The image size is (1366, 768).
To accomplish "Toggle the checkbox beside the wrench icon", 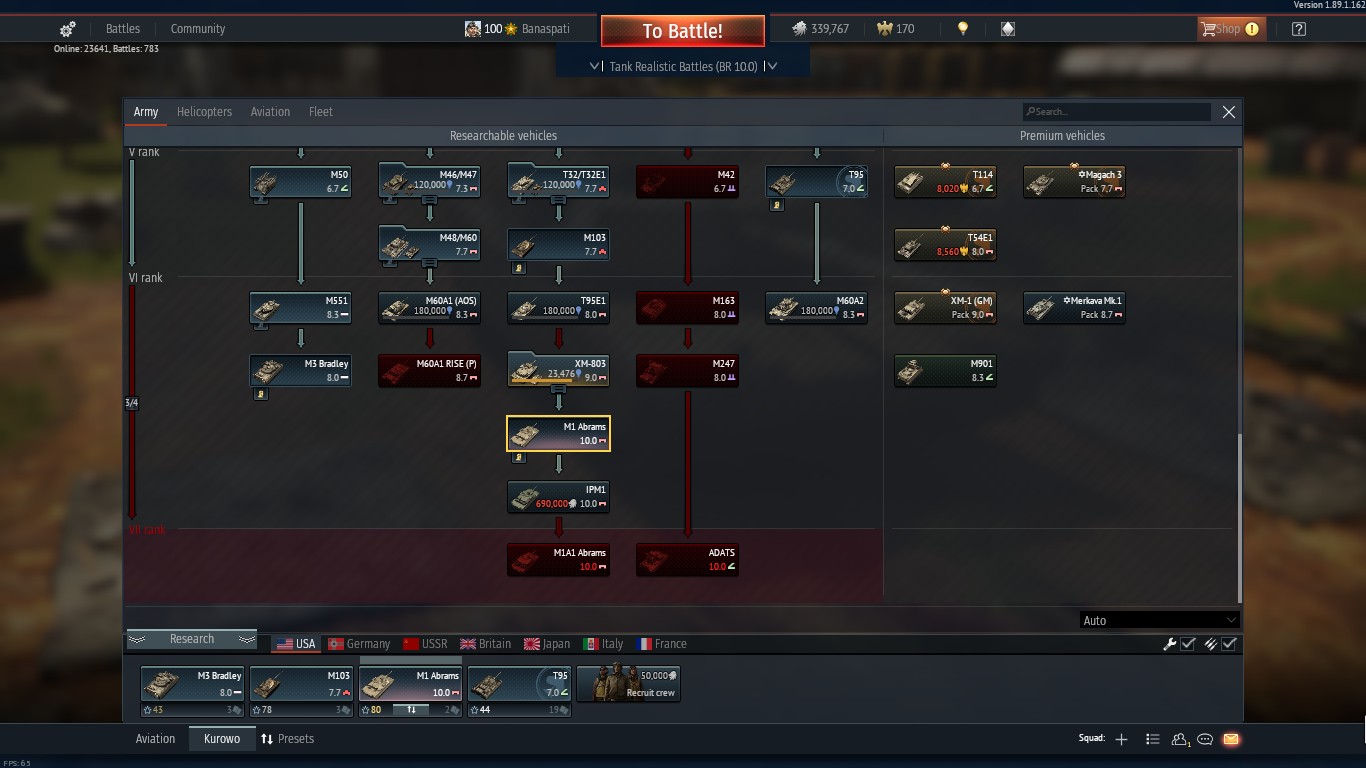I will point(1187,644).
